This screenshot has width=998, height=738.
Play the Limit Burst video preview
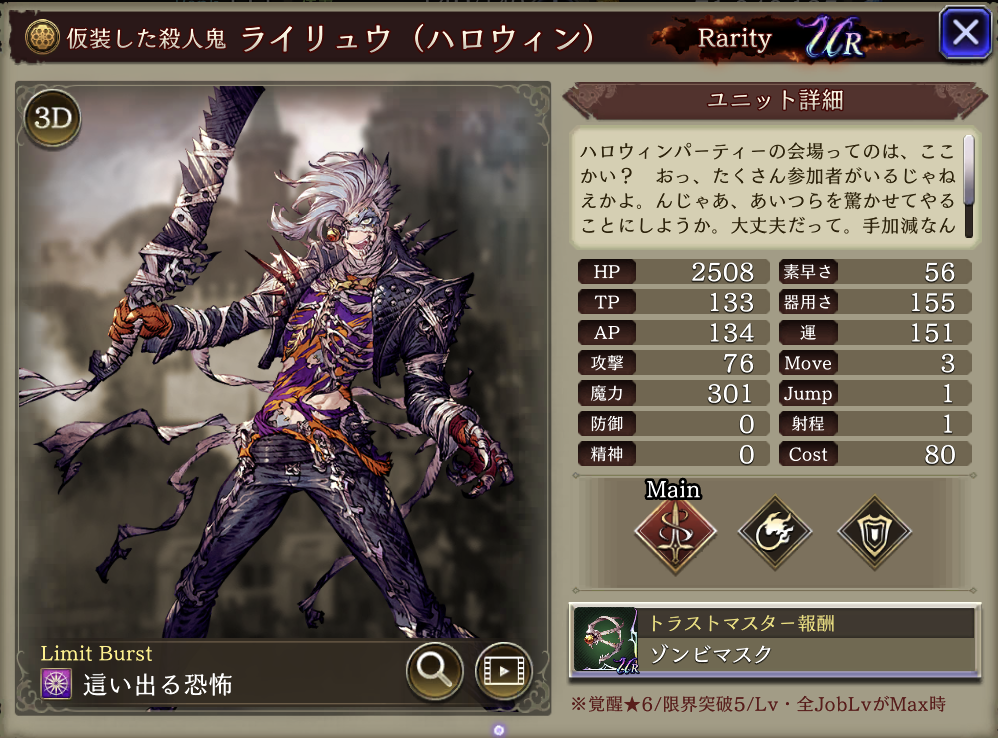point(503,670)
